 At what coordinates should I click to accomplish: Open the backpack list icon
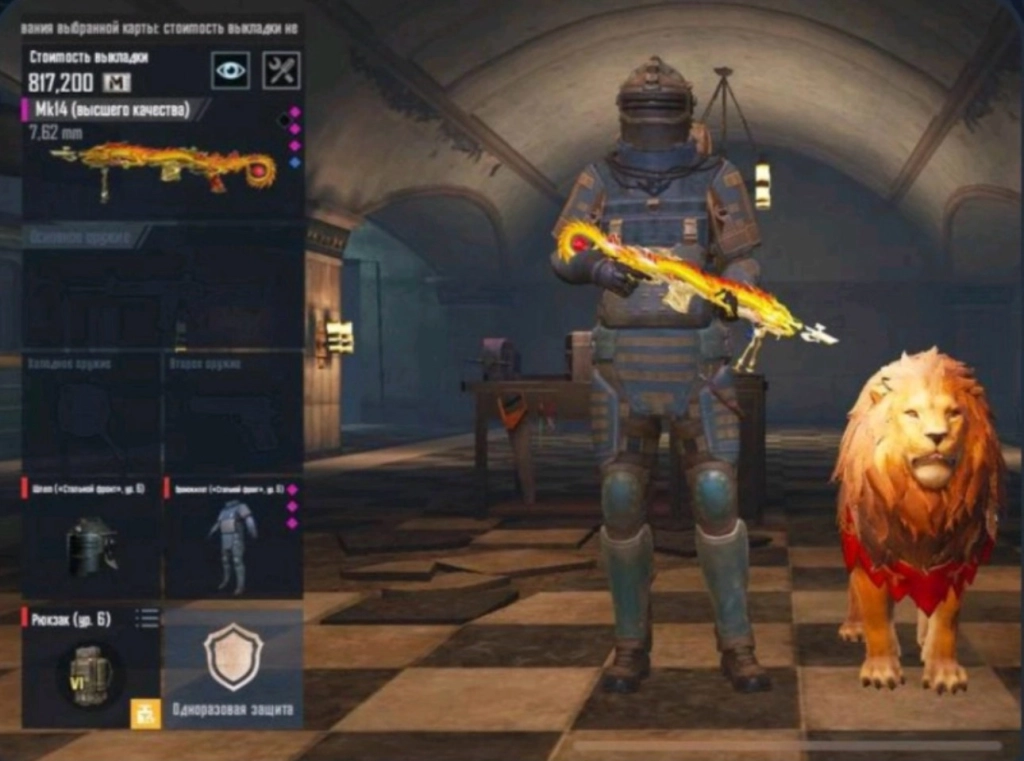click(x=147, y=619)
